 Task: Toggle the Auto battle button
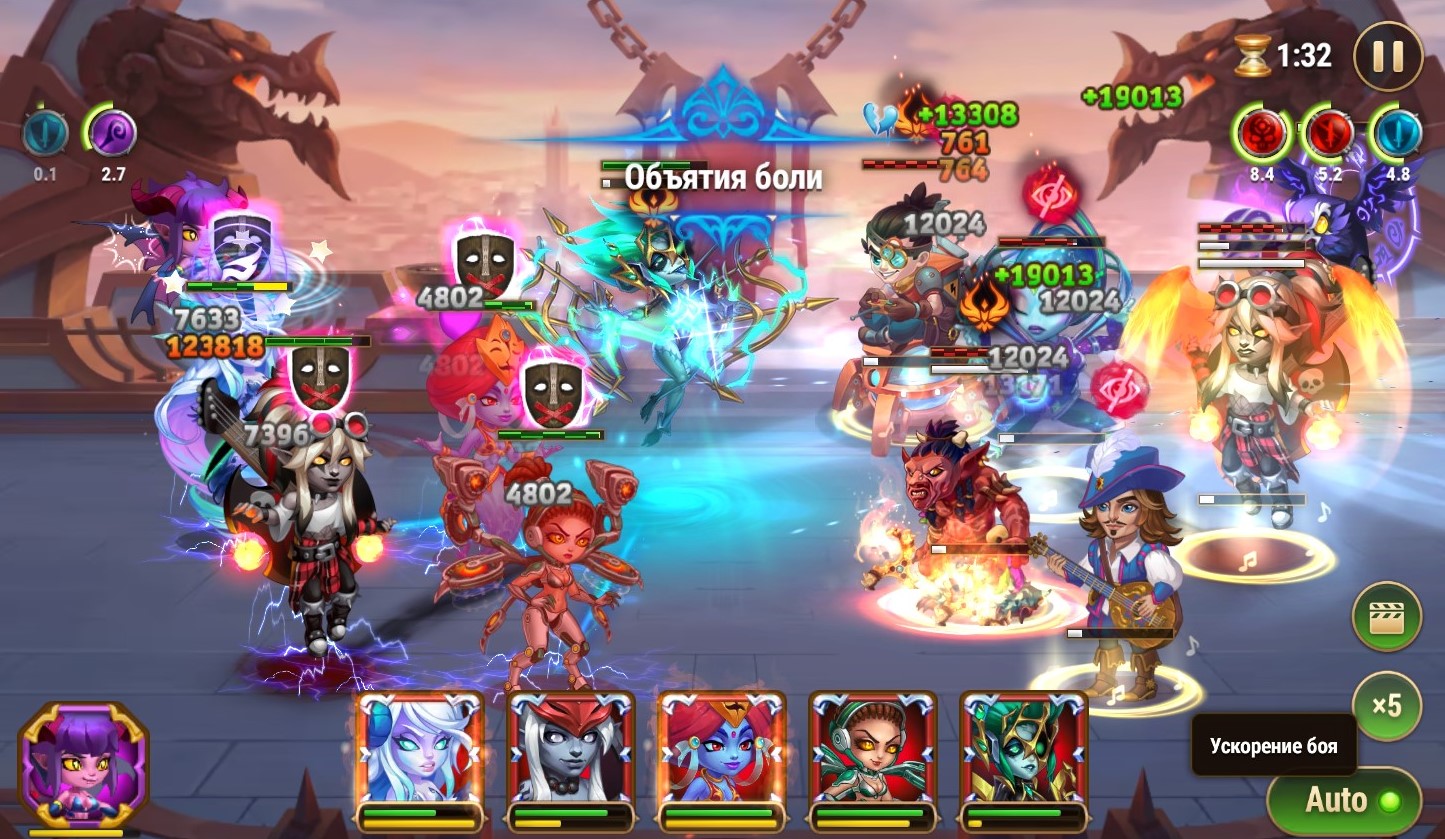point(1343,800)
